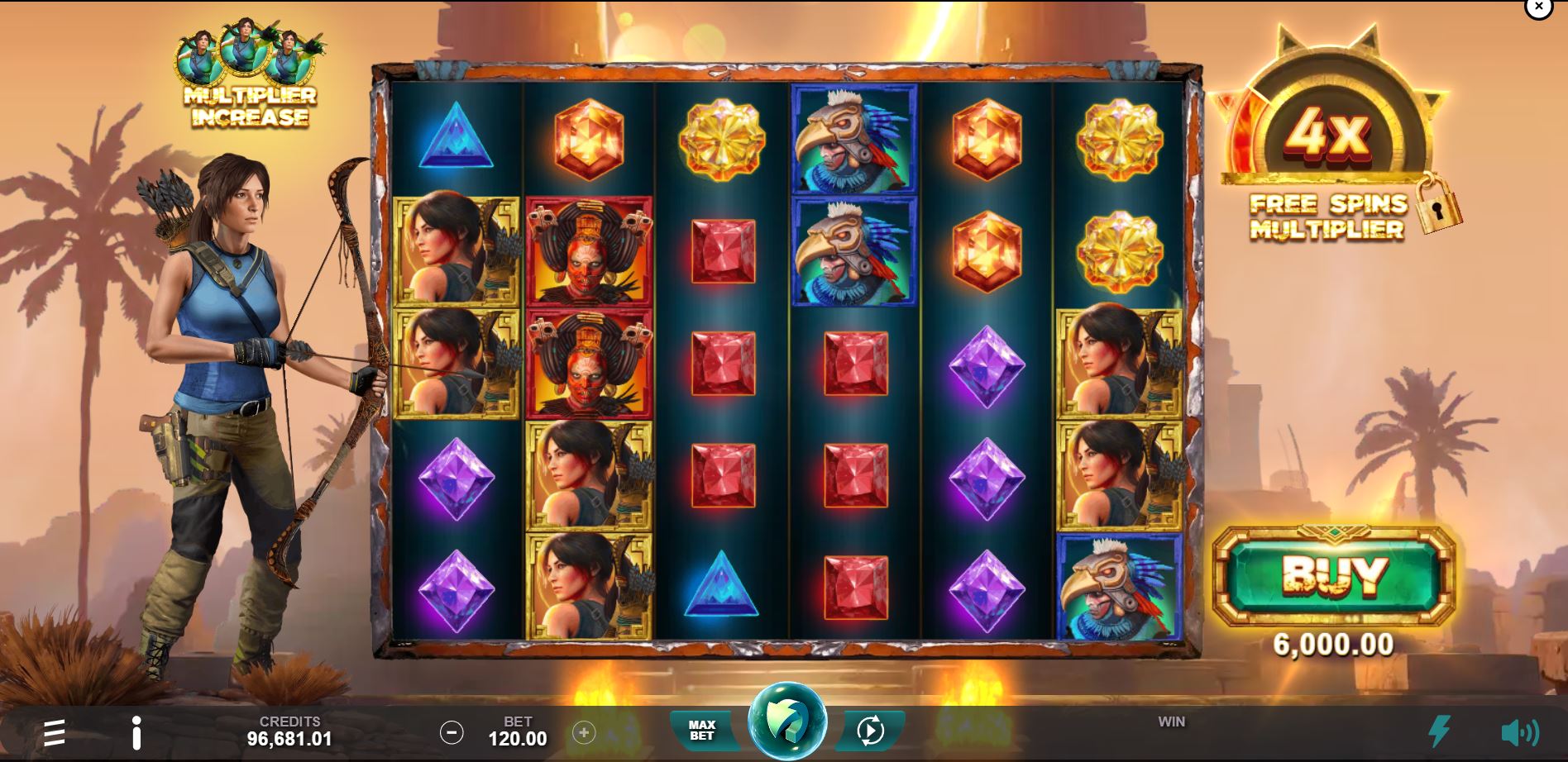Decrease the bet with the minus control
Image resolution: width=1568 pixels, height=762 pixels.
click(x=452, y=733)
